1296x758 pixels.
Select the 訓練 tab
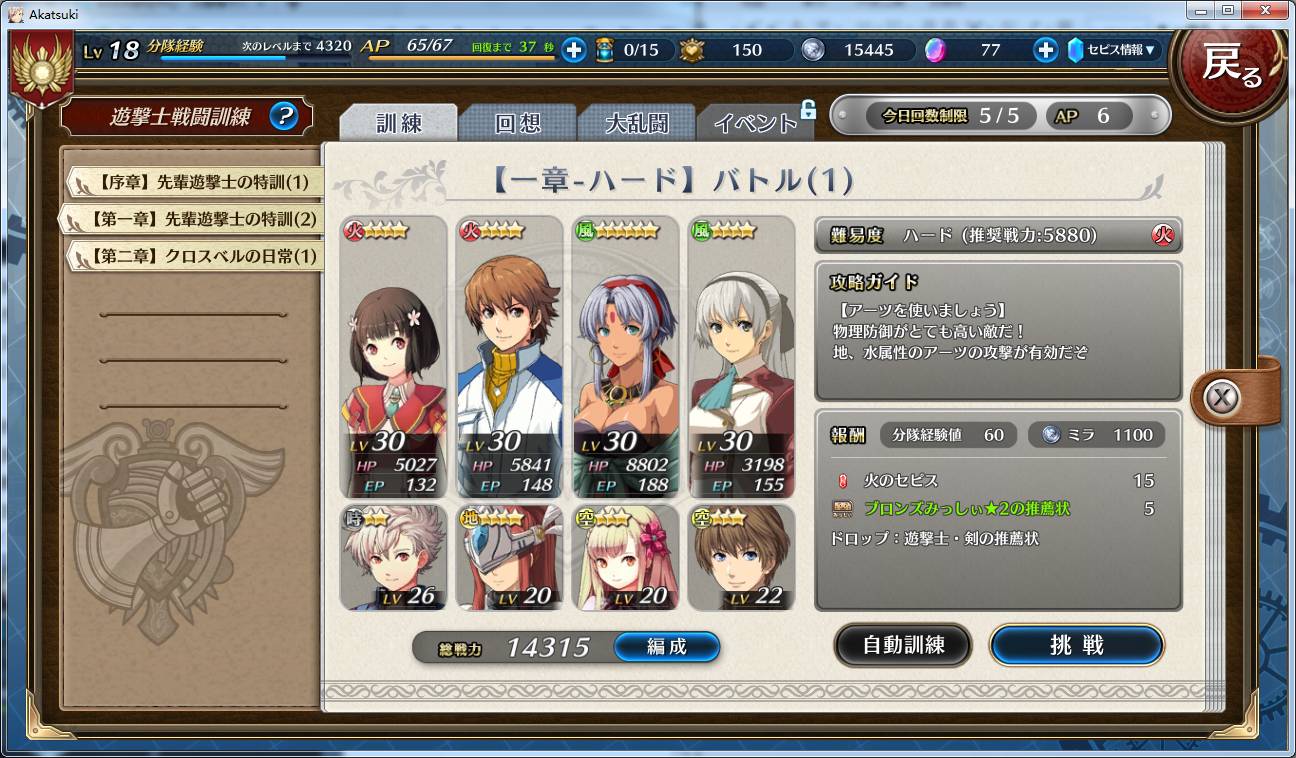pos(398,123)
